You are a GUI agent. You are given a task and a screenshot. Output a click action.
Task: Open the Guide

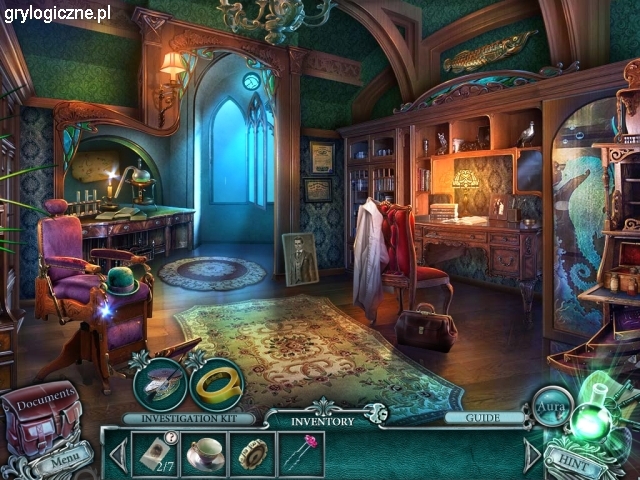coord(484,417)
